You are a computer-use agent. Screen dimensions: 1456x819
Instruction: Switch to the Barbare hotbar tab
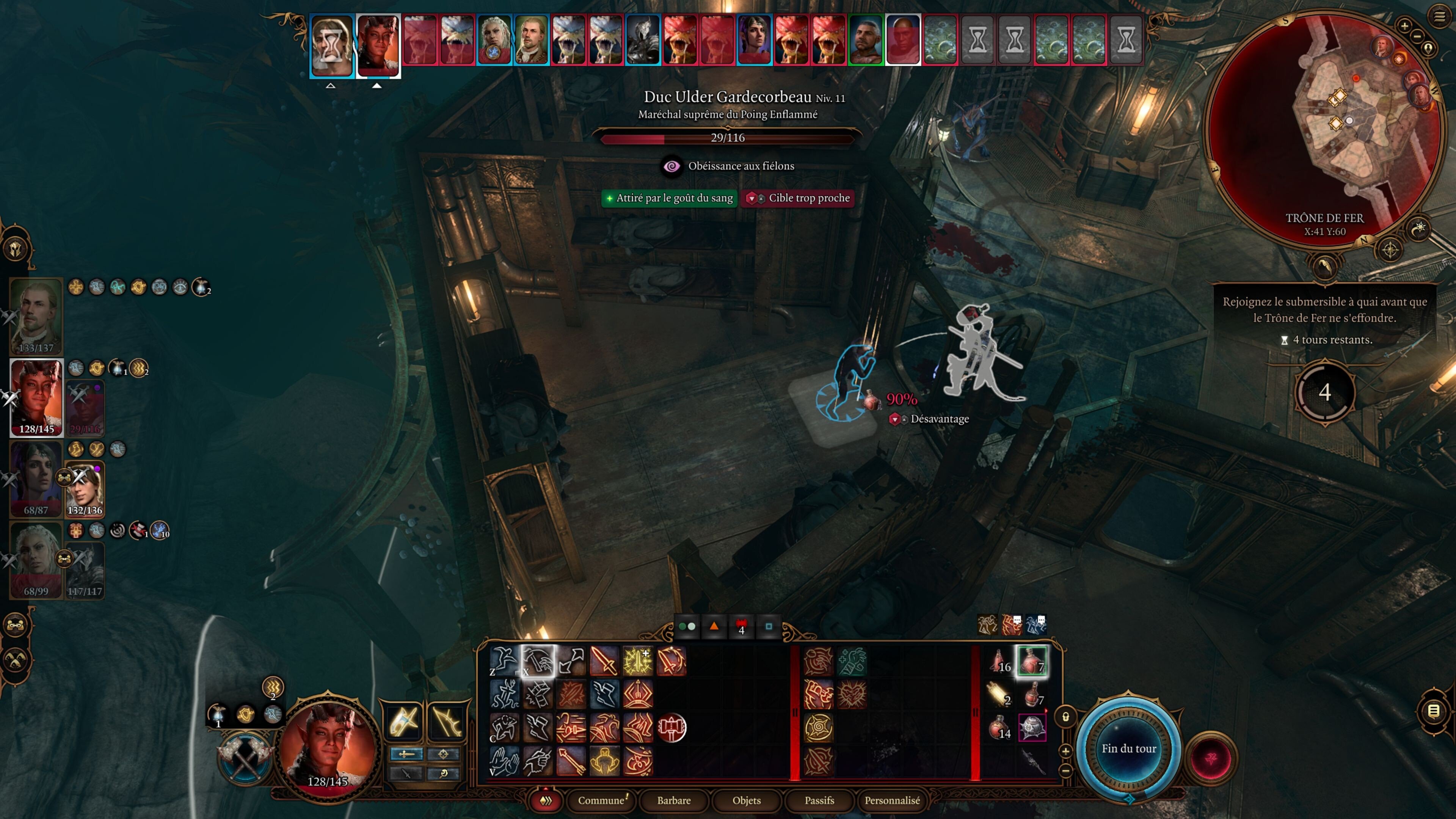click(674, 800)
